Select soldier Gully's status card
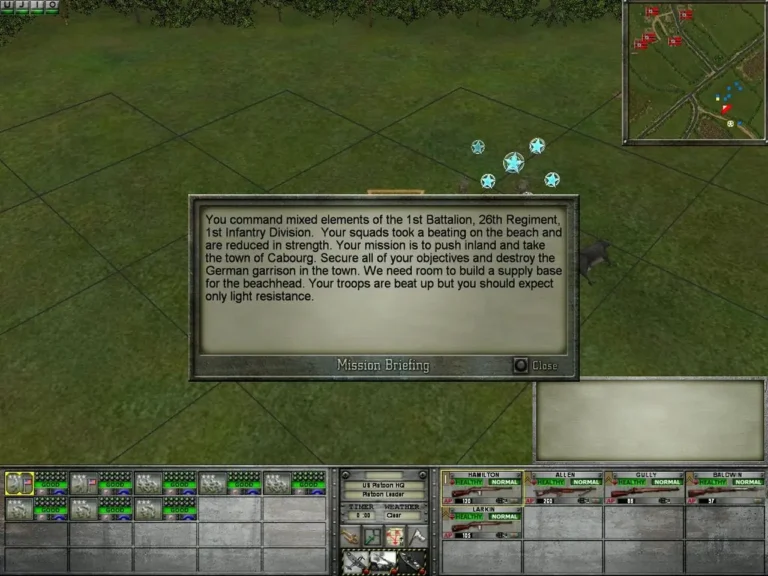The height and width of the screenshot is (576, 768). 645,487
